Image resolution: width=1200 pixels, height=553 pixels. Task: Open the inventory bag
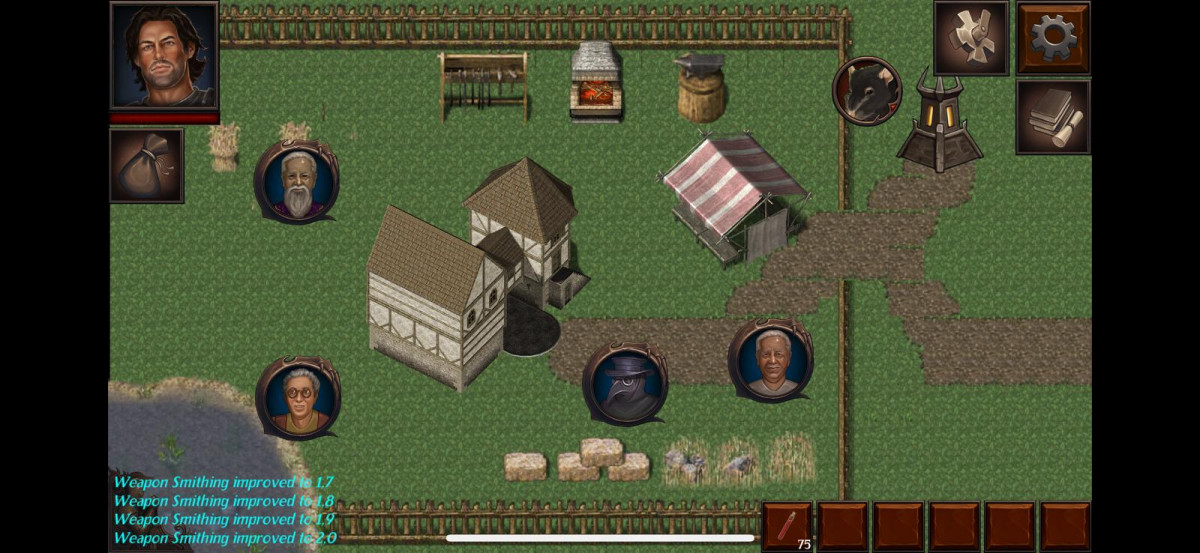click(x=146, y=165)
